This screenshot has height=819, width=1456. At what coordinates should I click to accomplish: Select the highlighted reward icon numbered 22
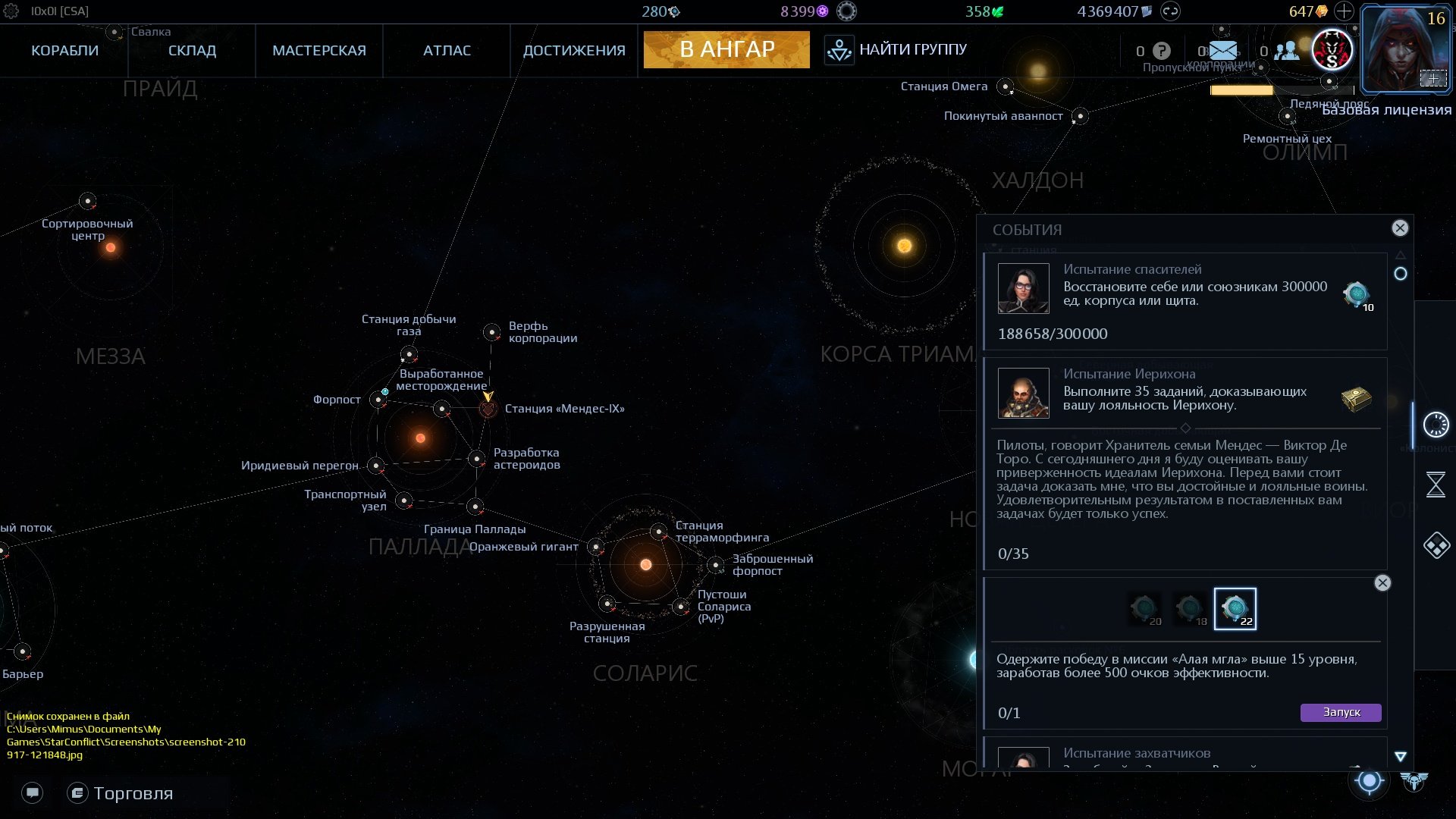1235,609
